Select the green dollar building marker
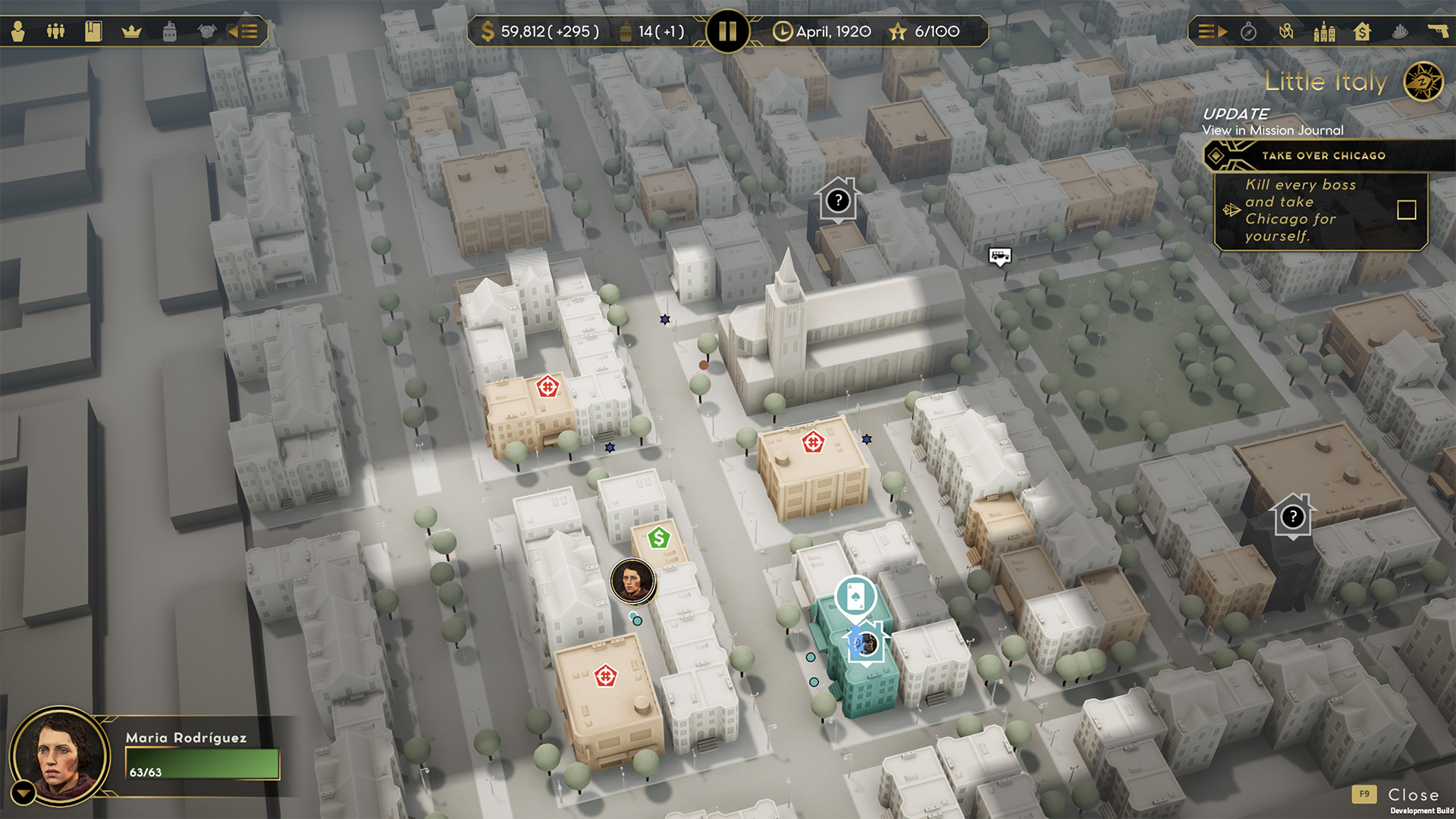 pos(658,538)
